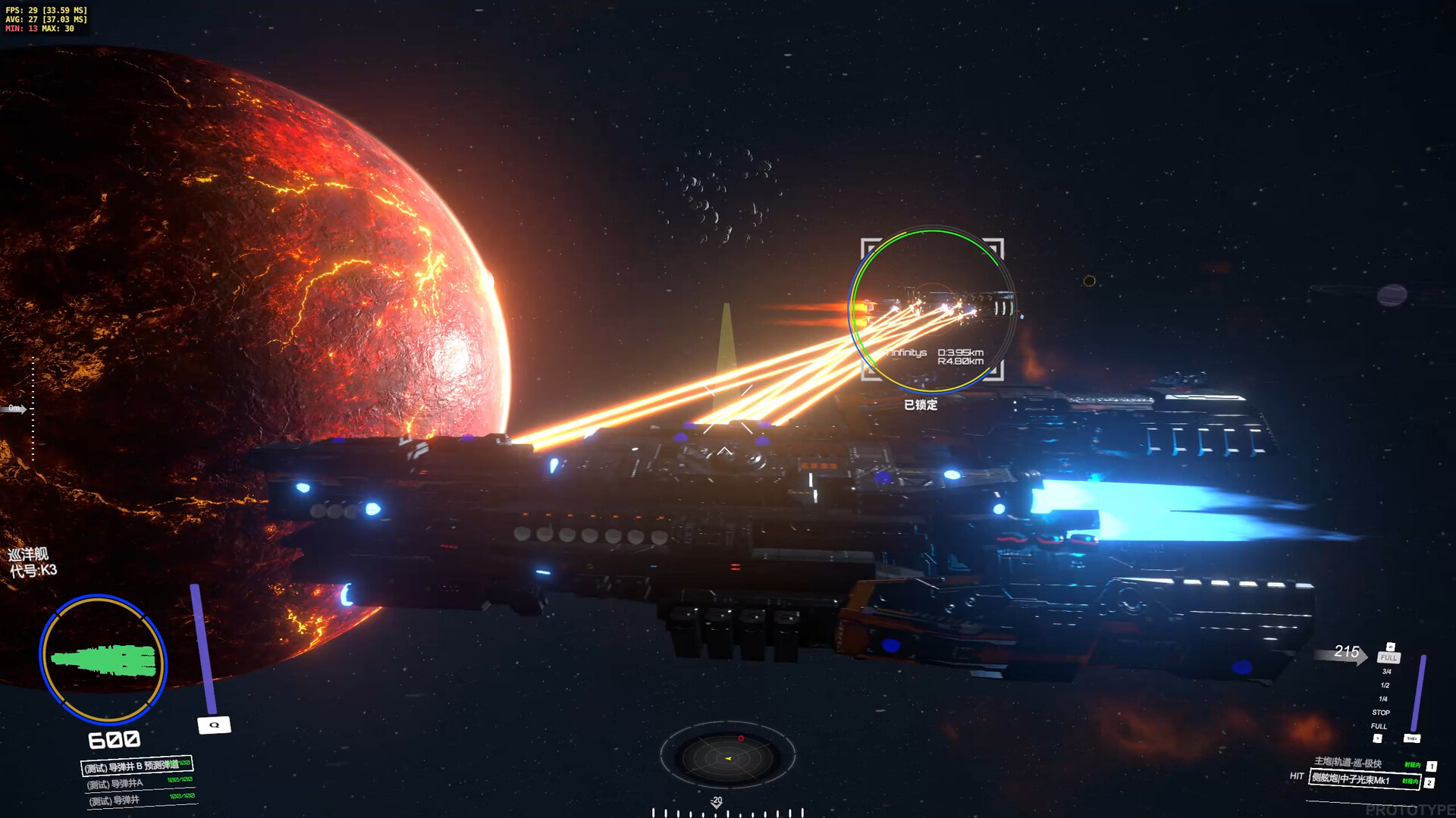This screenshot has width=1456, height=818.
Task: Select the 导弹井 B missile silo row
Action: (x=137, y=766)
